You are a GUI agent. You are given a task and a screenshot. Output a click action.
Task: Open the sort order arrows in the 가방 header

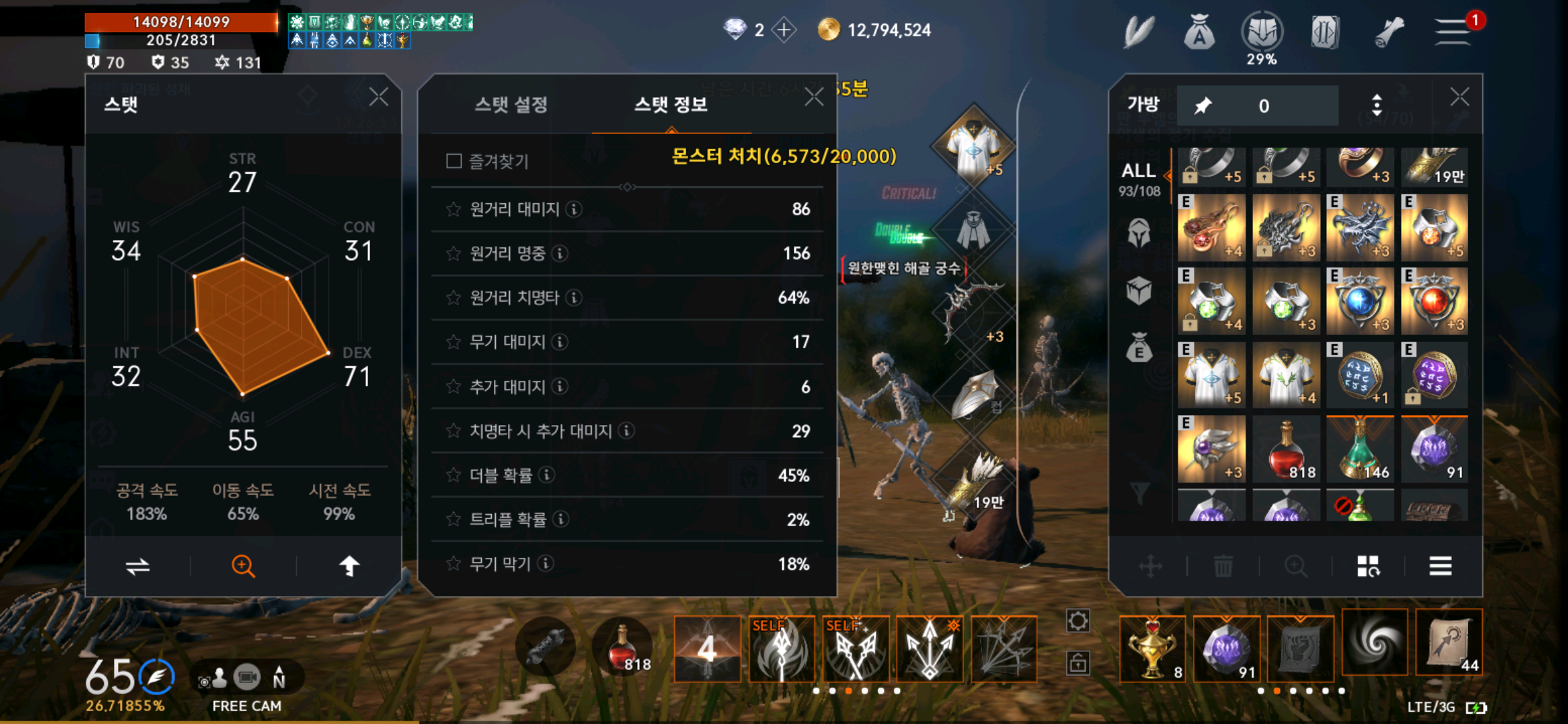click(1376, 105)
